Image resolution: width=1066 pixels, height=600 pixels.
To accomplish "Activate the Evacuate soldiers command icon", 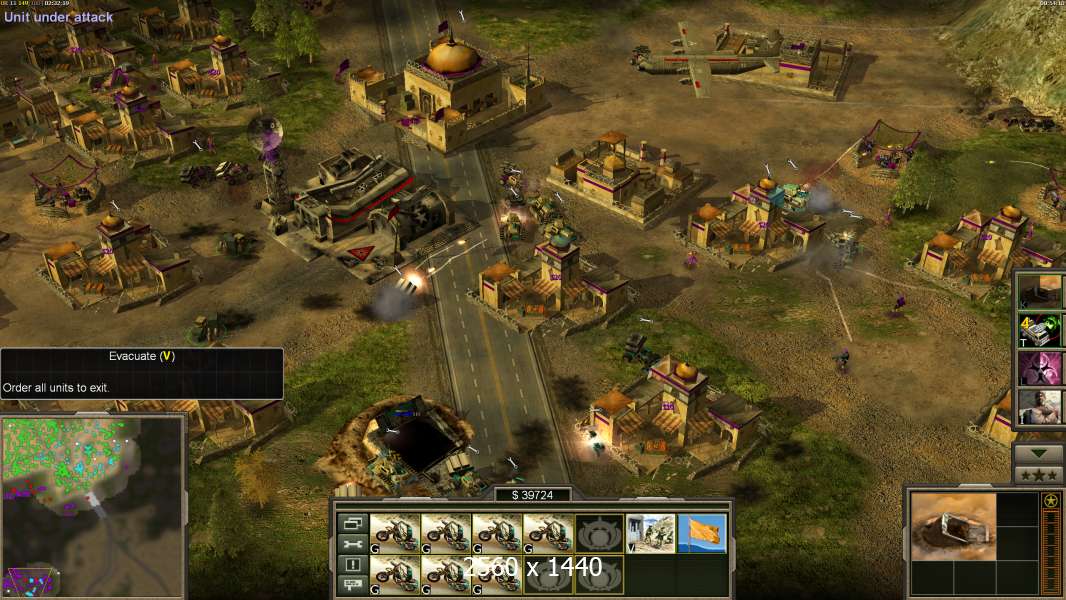I will point(651,533).
